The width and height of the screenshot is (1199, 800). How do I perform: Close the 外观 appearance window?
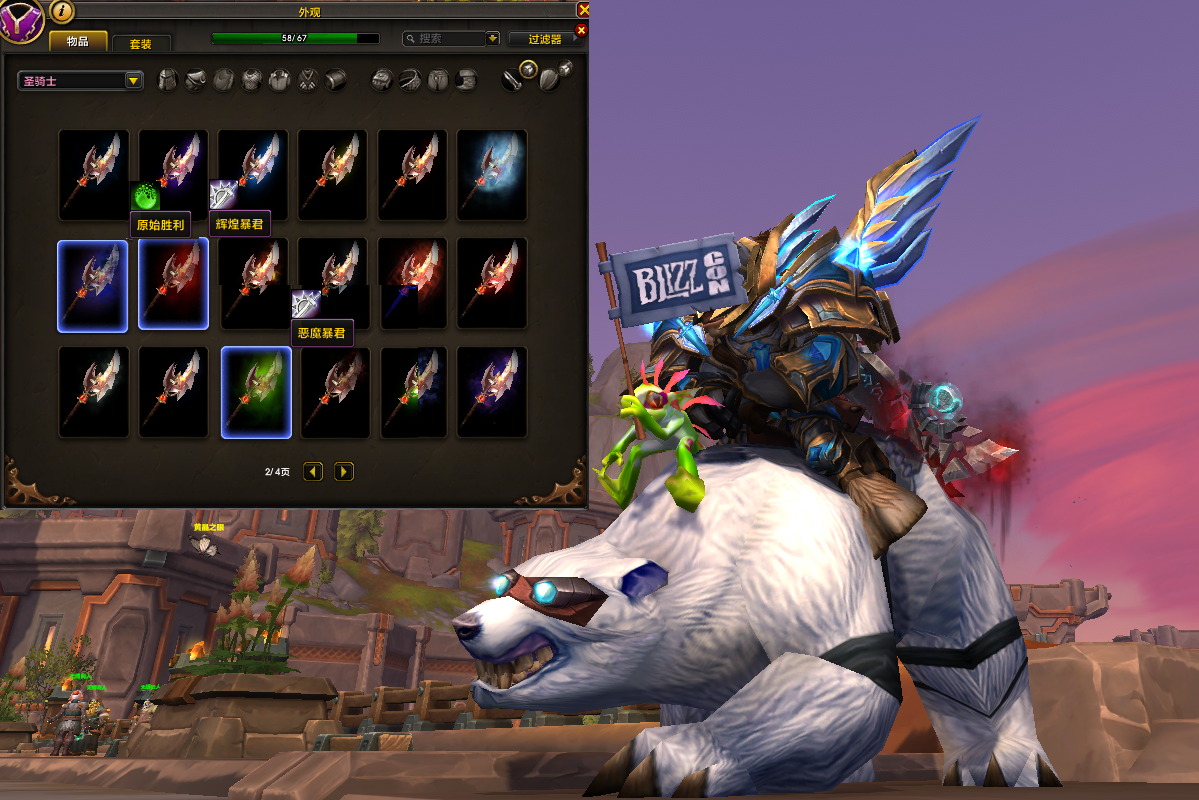584,10
